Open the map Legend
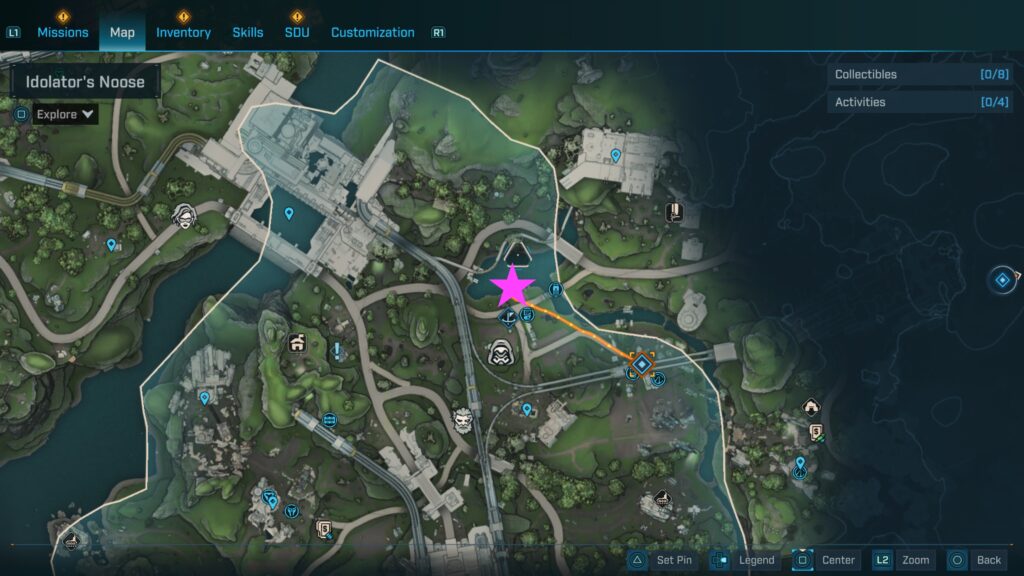 745,560
